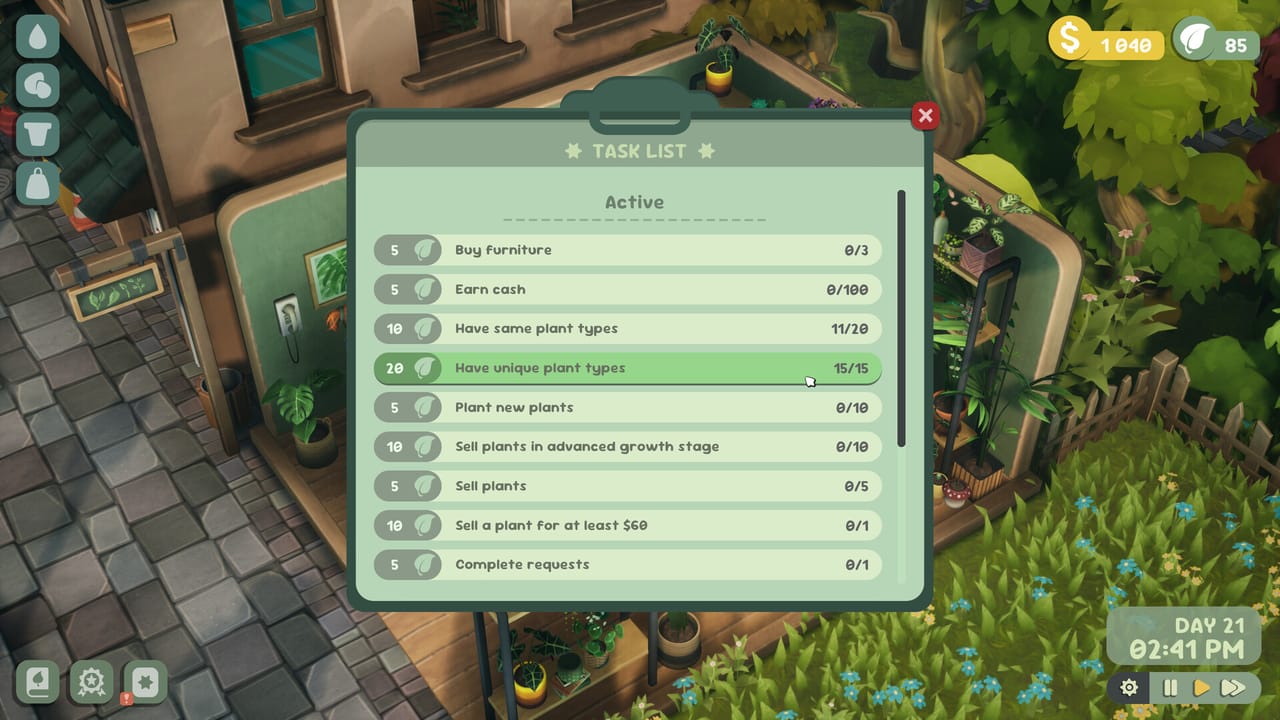The width and height of the screenshot is (1280, 720).
Task: Resume normal game speed with play
Action: [x=1201, y=688]
